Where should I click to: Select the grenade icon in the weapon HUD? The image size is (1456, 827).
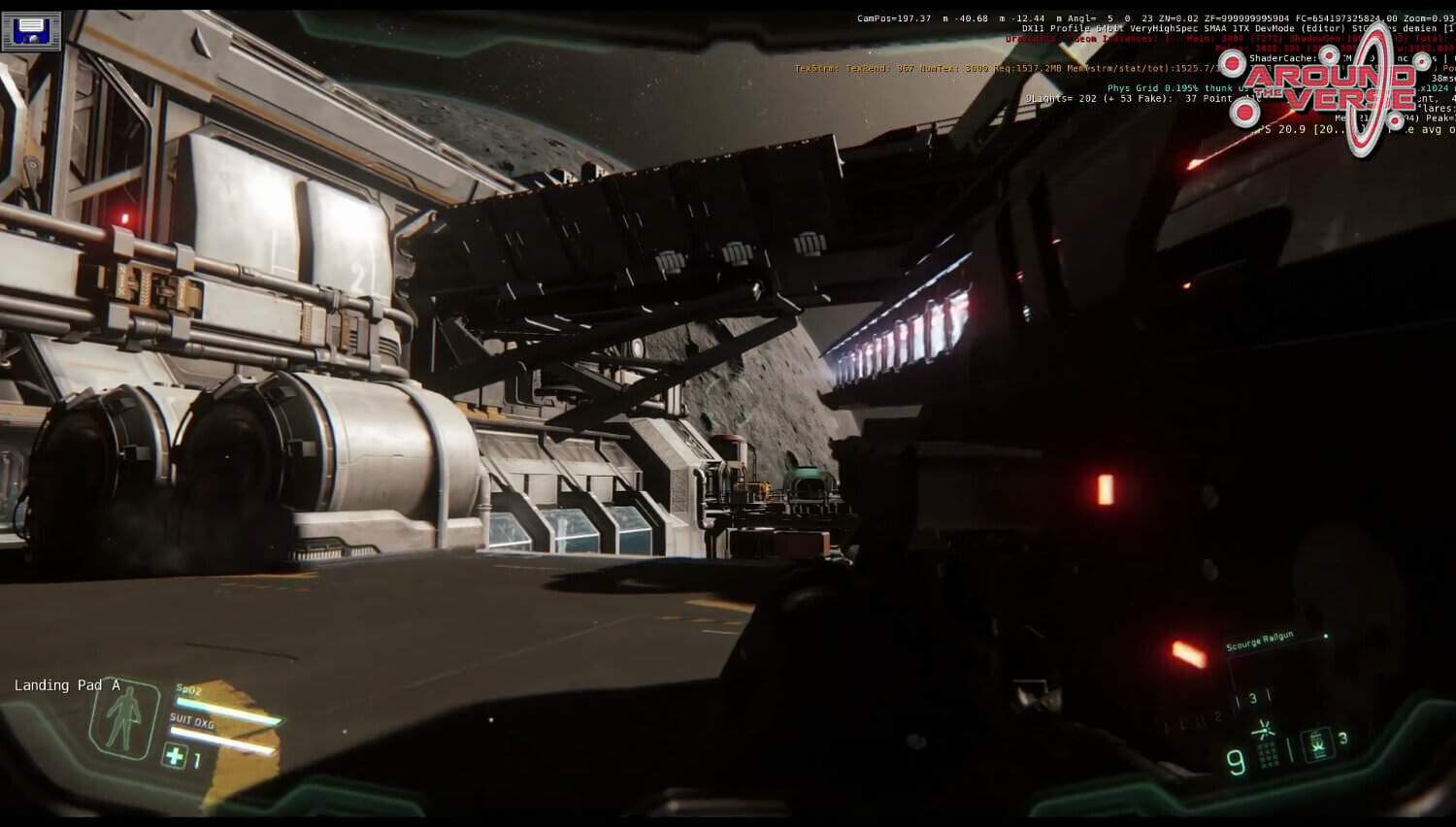click(1319, 744)
